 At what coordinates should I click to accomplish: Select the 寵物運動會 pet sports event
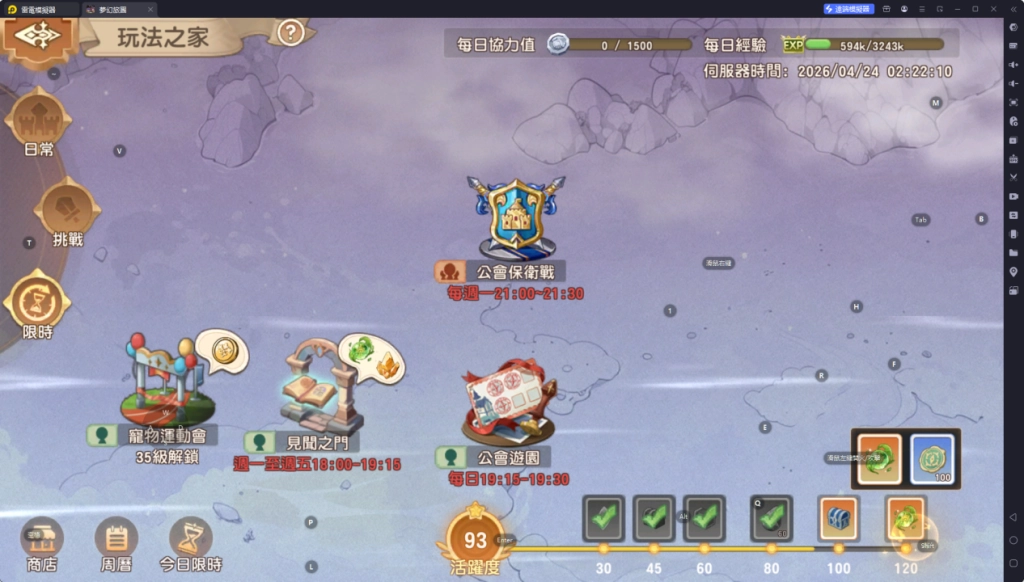click(x=167, y=385)
